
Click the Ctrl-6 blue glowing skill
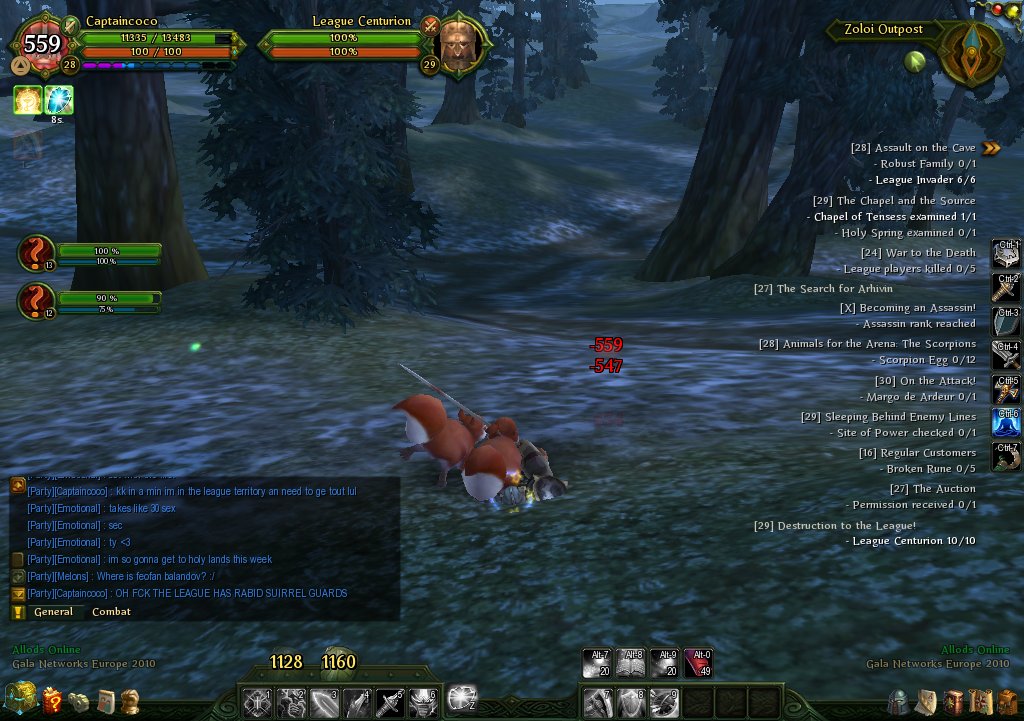1005,421
